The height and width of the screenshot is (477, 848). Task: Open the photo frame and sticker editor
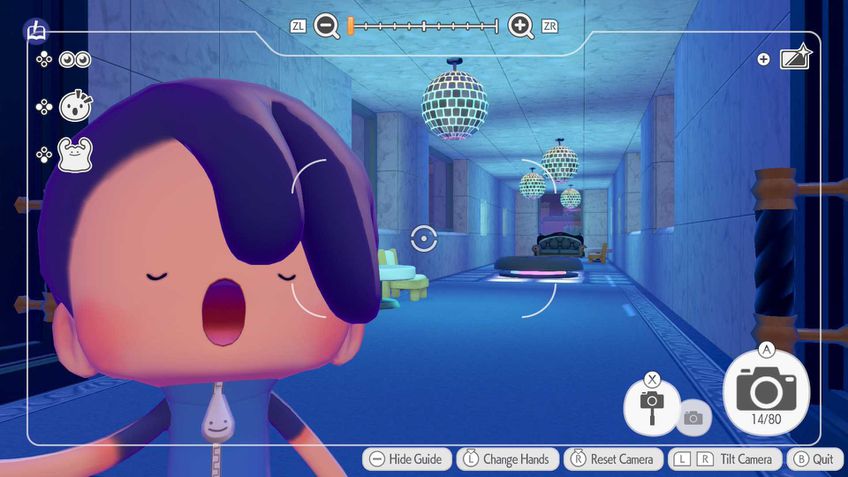[x=795, y=59]
